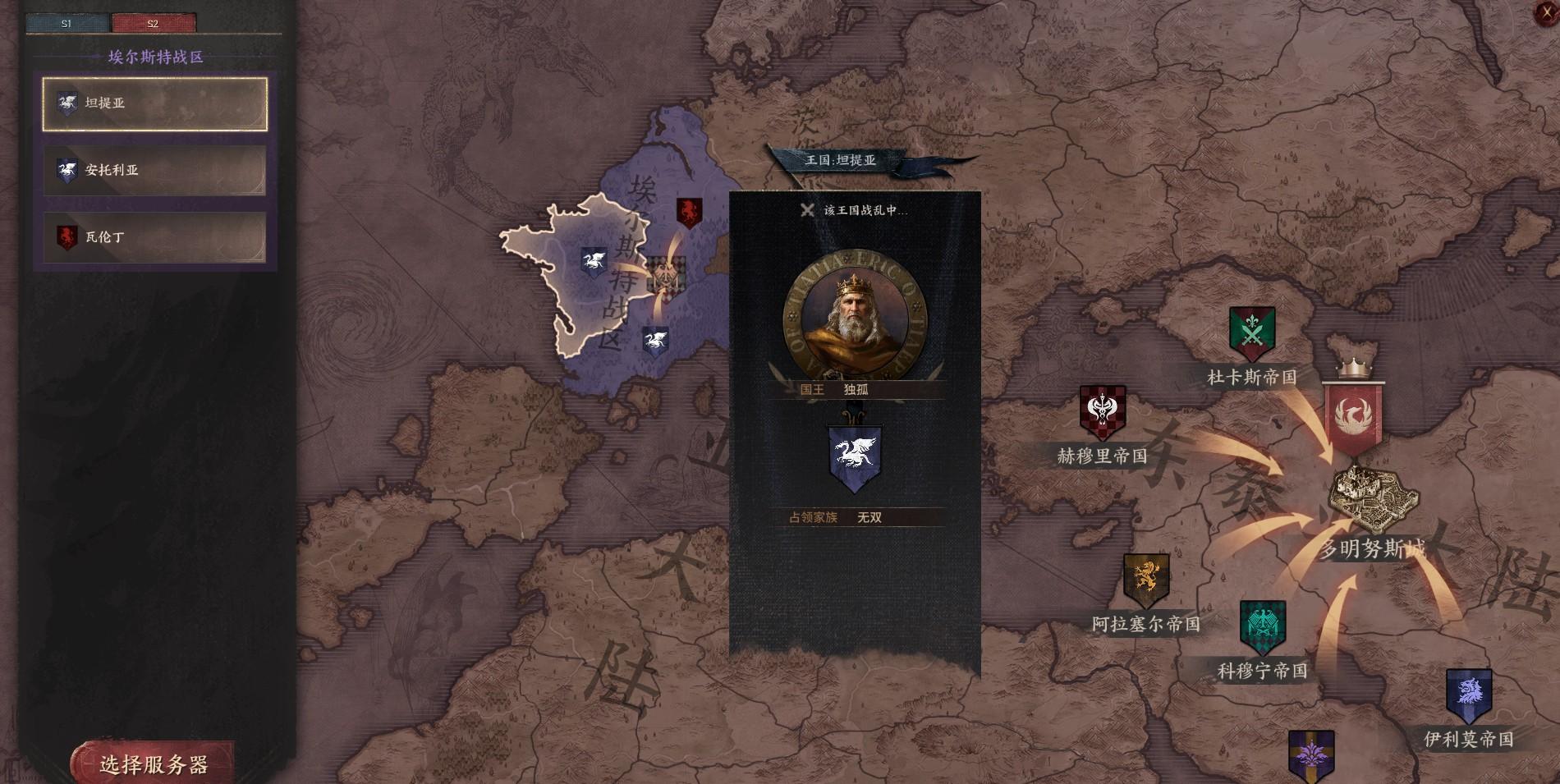The width and height of the screenshot is (1560, 784).
Task: Click the red phoenix crowned banner
Action: pyautogui.click(x=1353, y=416)
